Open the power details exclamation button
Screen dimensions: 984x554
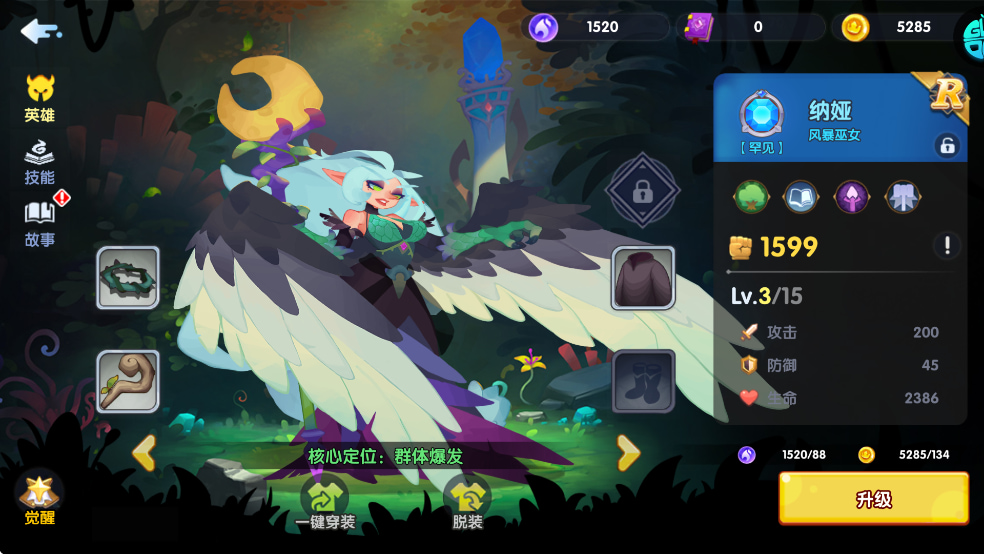point(946,245)
